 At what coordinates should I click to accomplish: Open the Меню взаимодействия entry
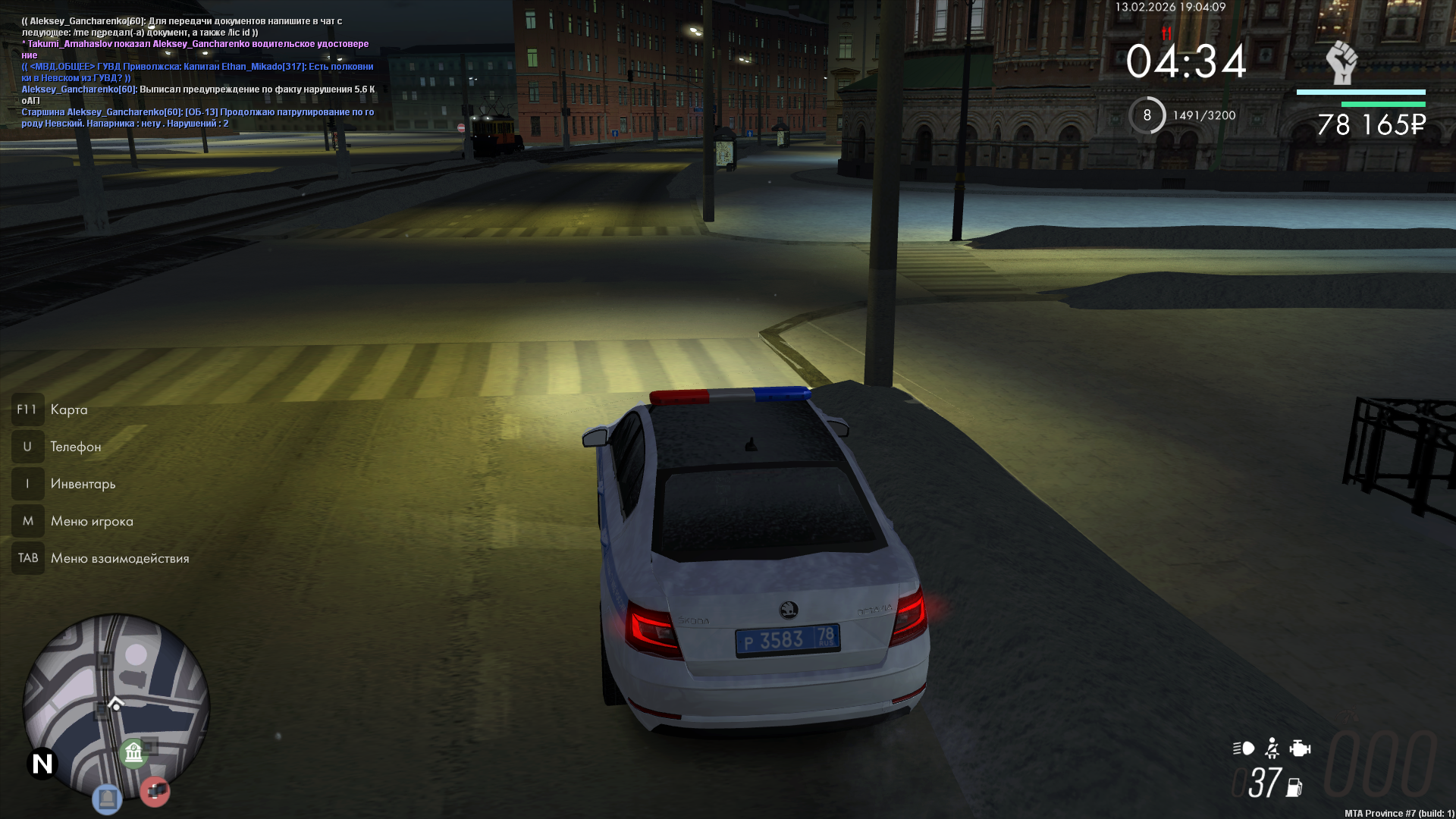point(120,558)
